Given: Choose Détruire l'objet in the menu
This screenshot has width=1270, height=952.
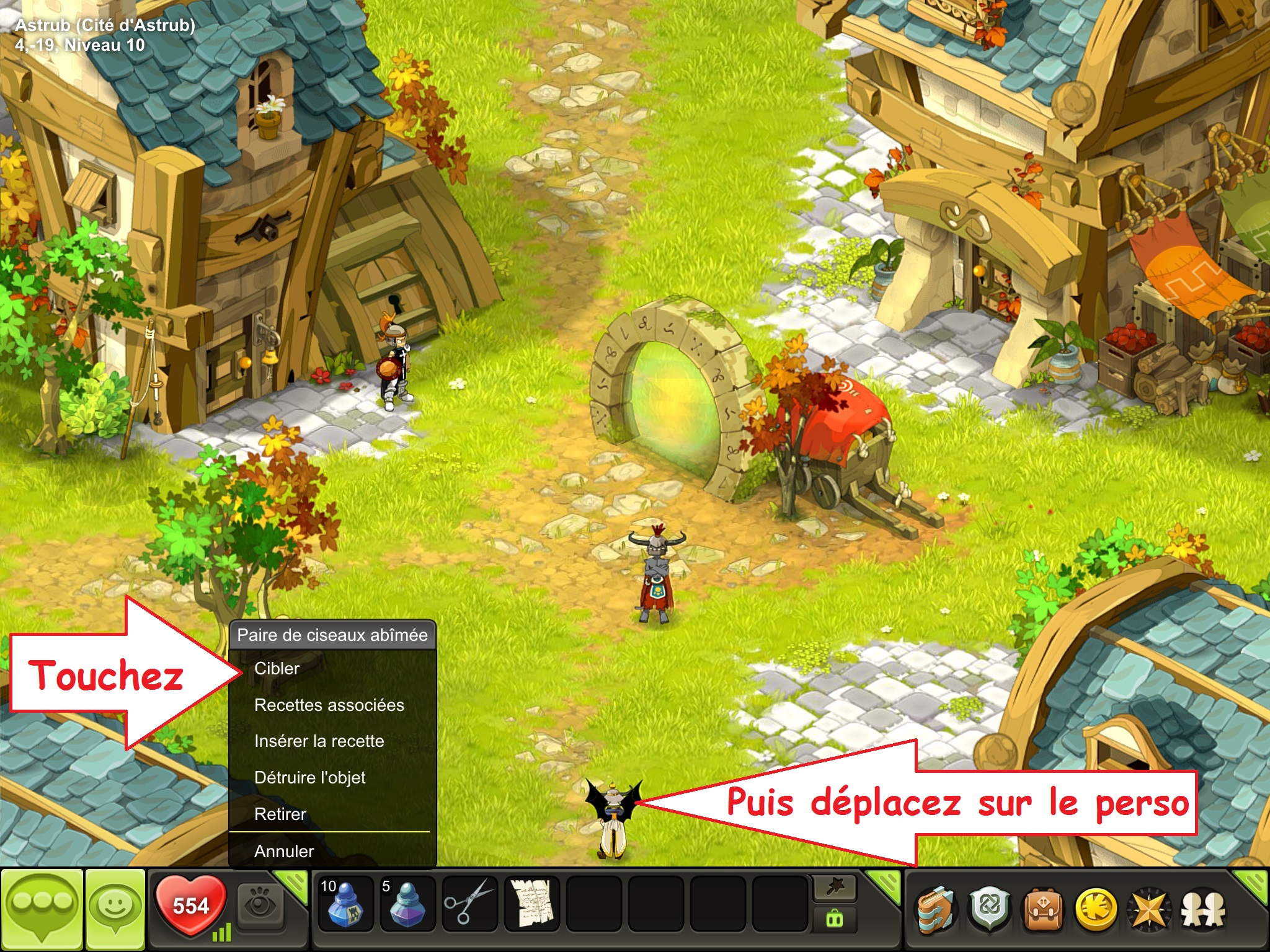Looking at the screenshot, I should pos(309,778).
